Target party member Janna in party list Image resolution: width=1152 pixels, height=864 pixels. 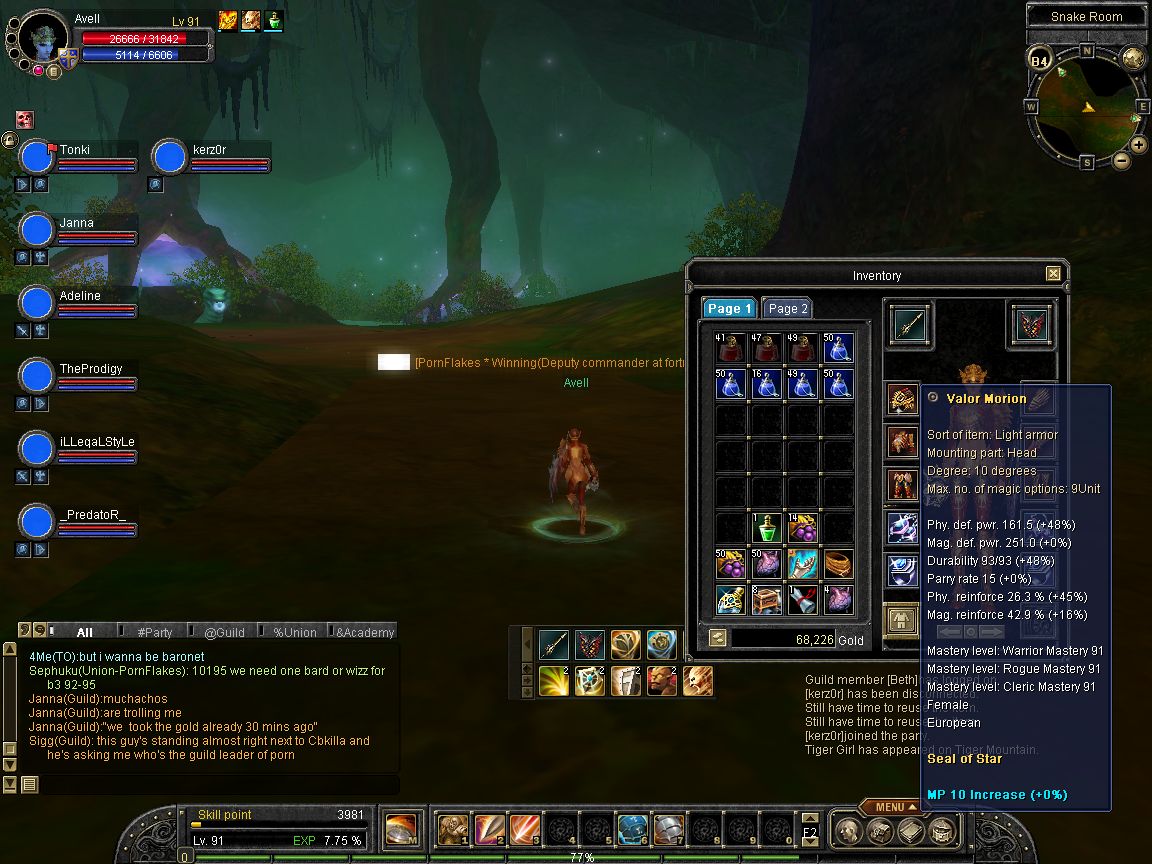[78, 223]
